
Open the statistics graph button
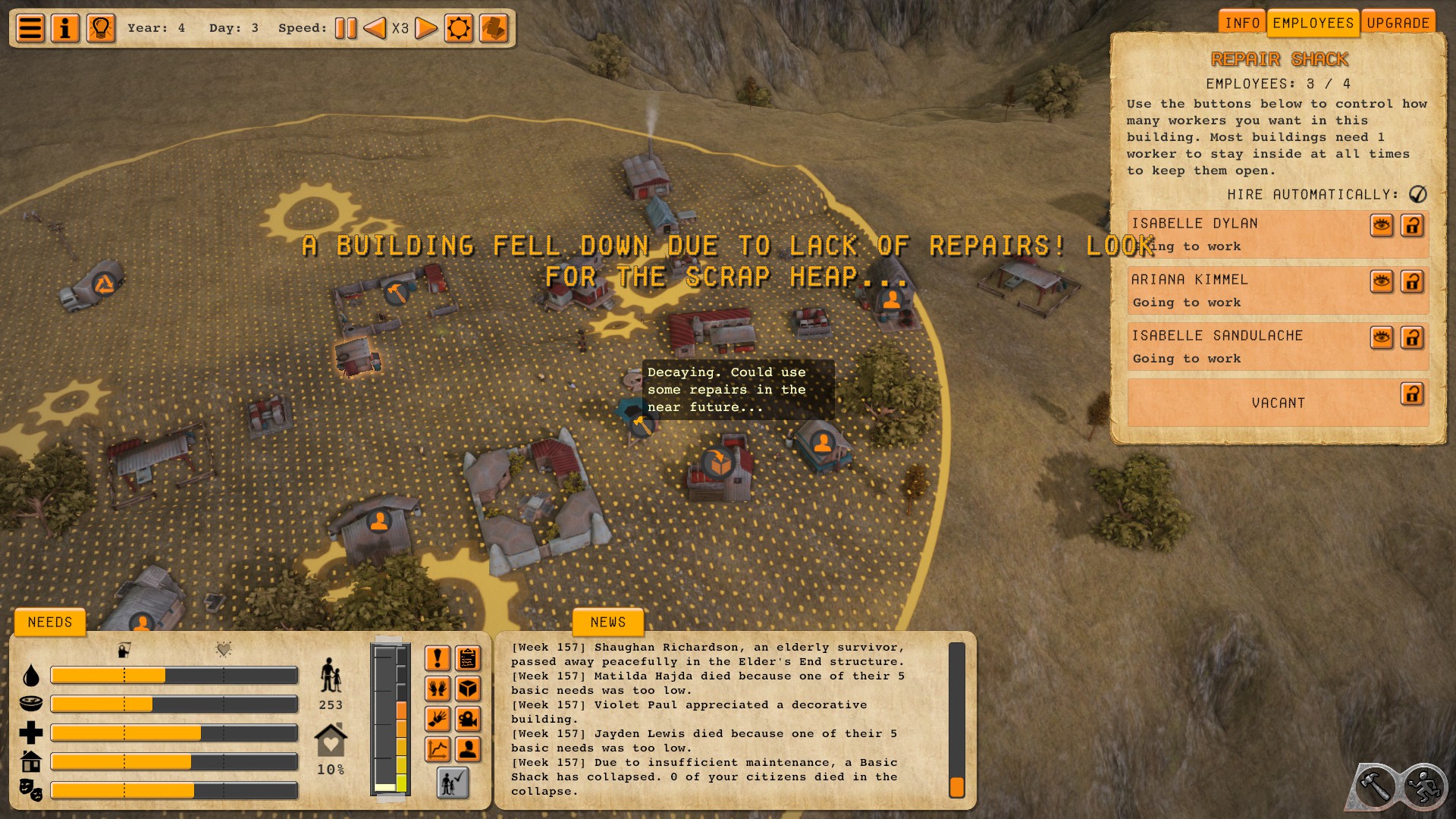click(438, 749)
